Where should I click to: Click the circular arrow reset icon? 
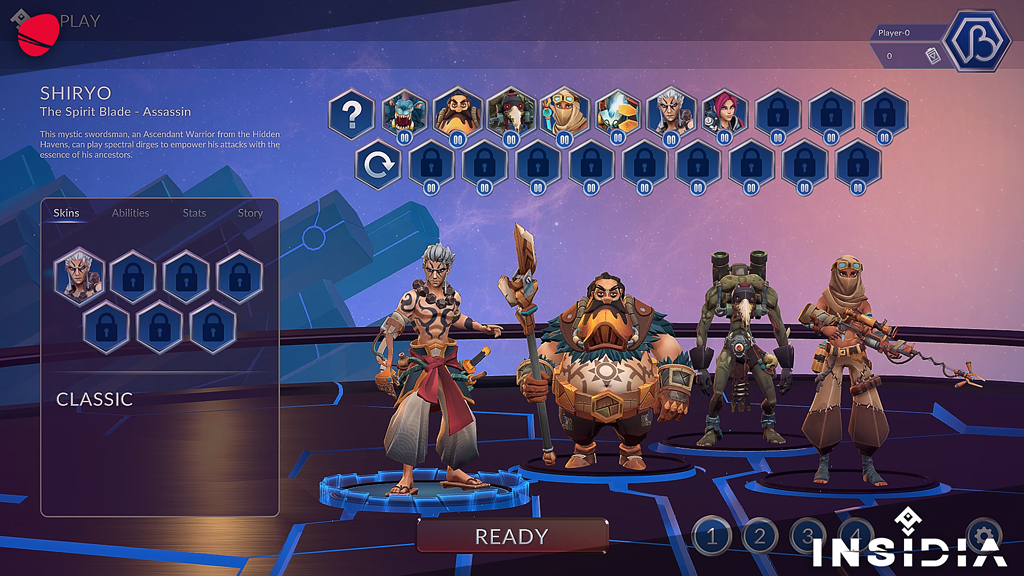pyautogui.click(x=378, y=166)
